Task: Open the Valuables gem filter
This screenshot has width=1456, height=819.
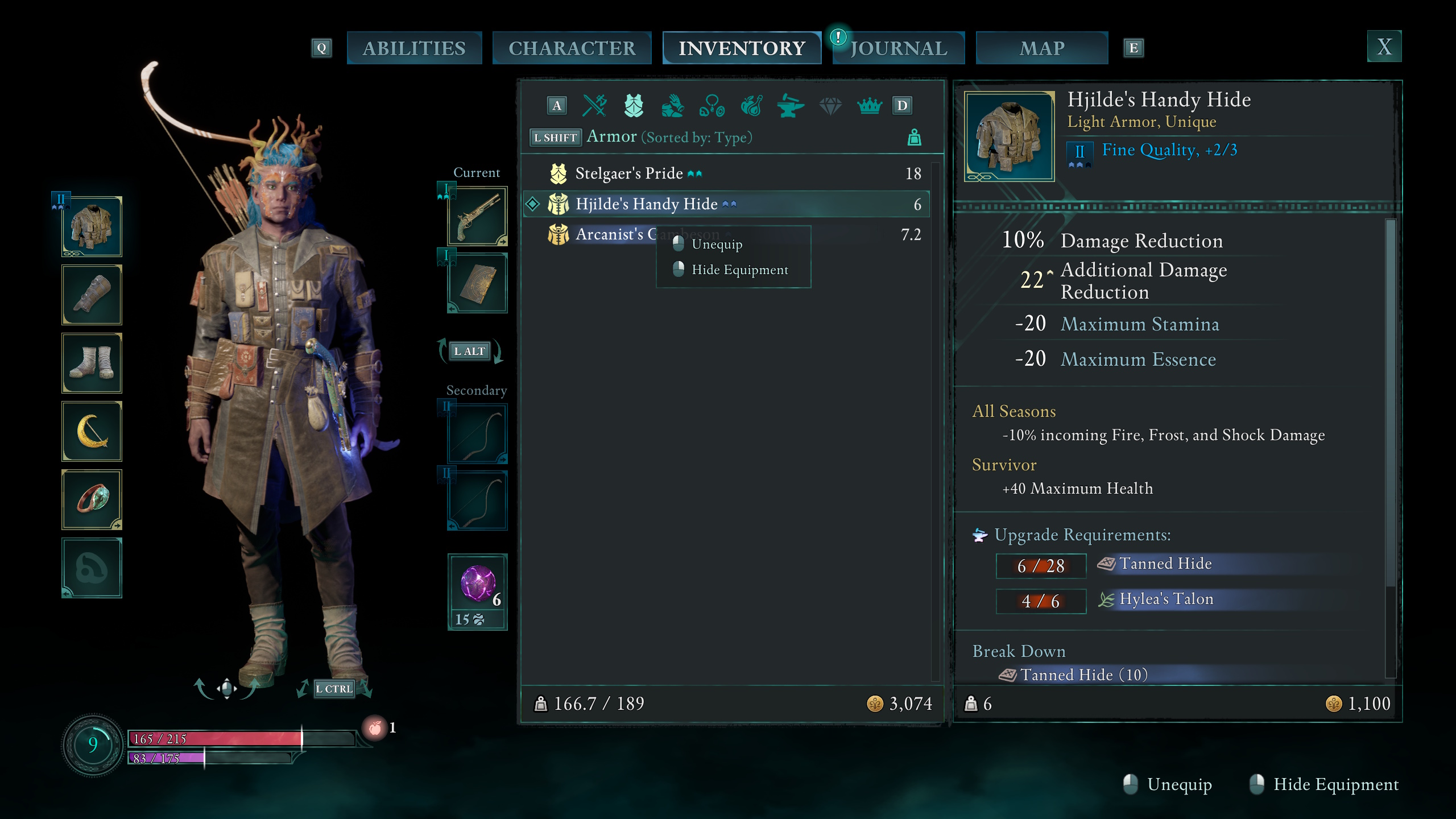Action: [830, 105]
